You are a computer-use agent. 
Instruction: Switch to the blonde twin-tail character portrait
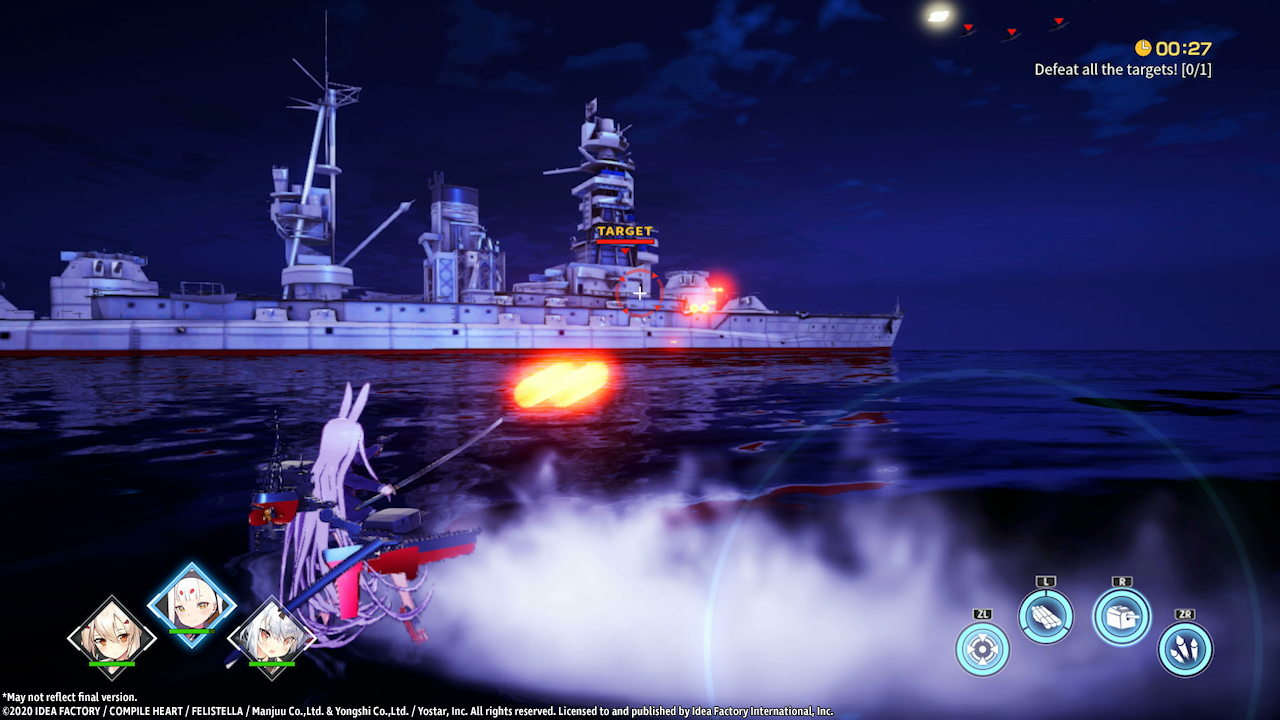pos(112,636)
